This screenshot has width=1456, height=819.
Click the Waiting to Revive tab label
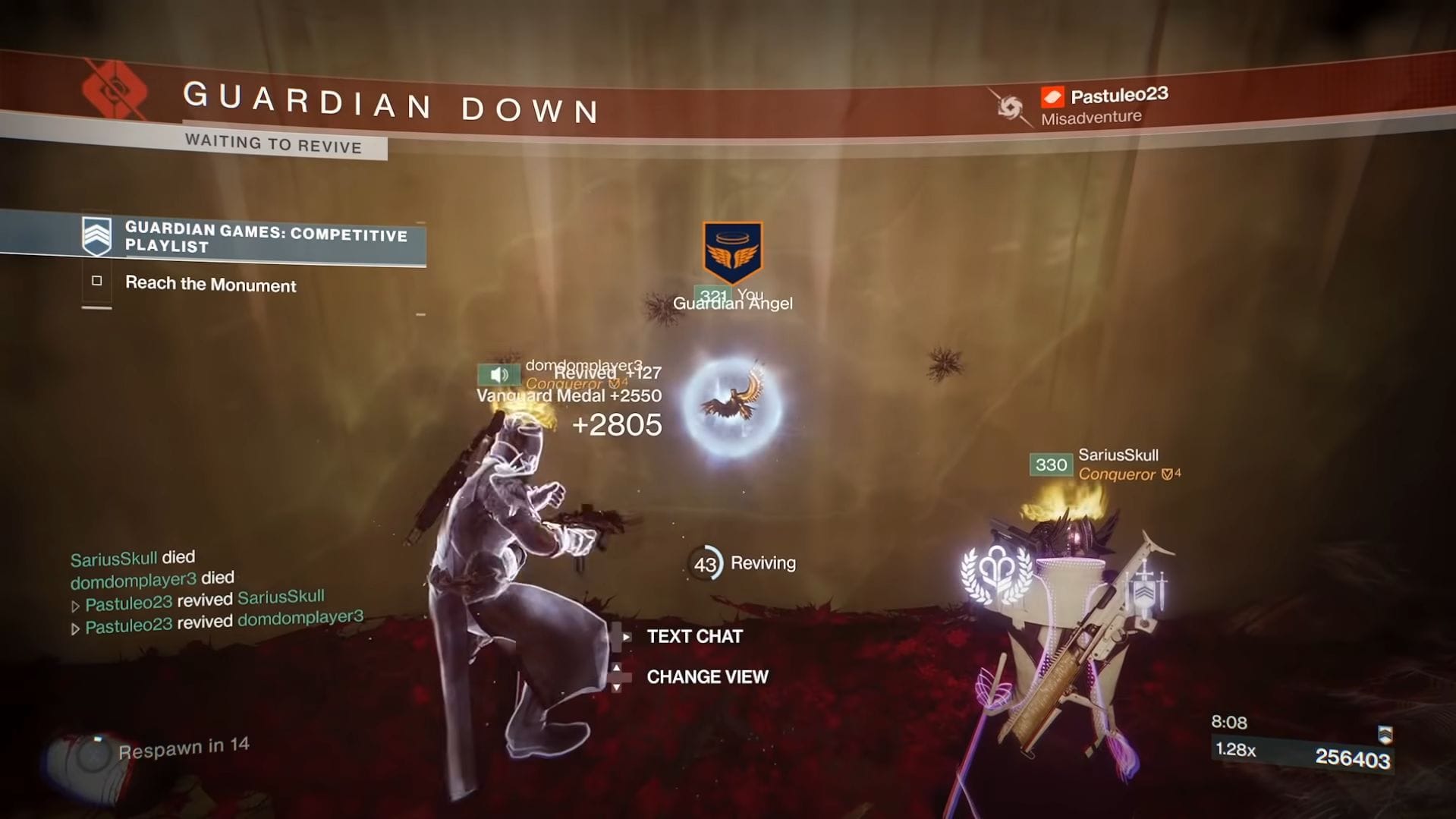click(274, 146)
